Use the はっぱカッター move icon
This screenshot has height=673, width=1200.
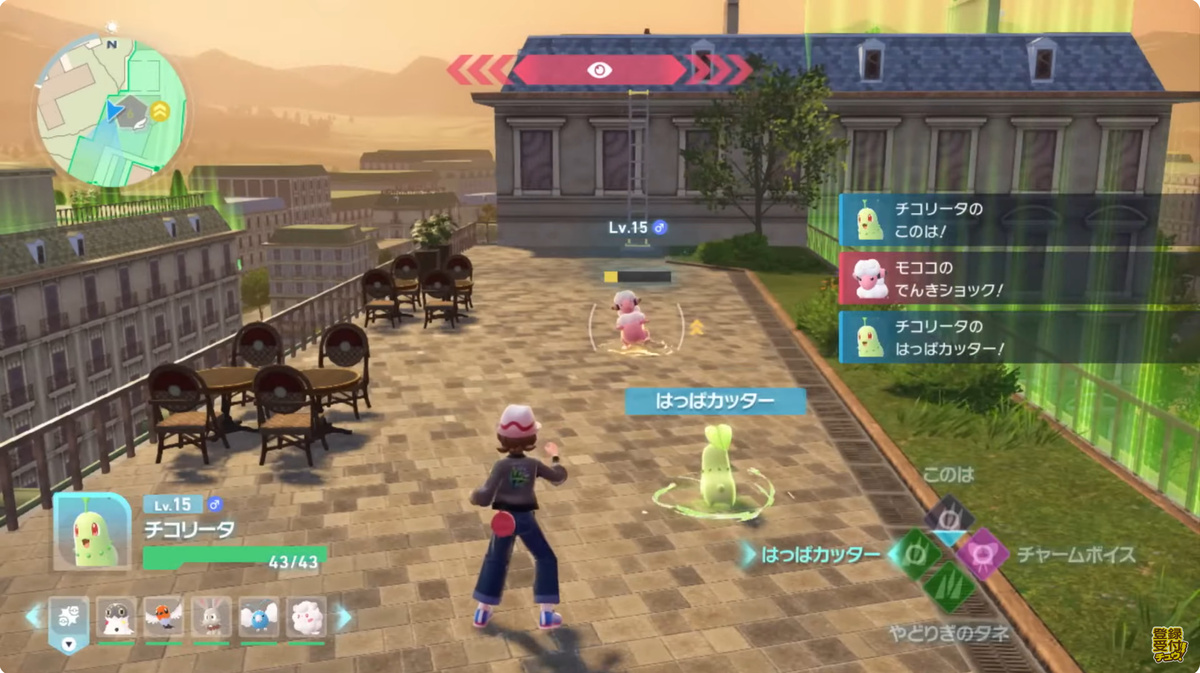coord(911,554)
